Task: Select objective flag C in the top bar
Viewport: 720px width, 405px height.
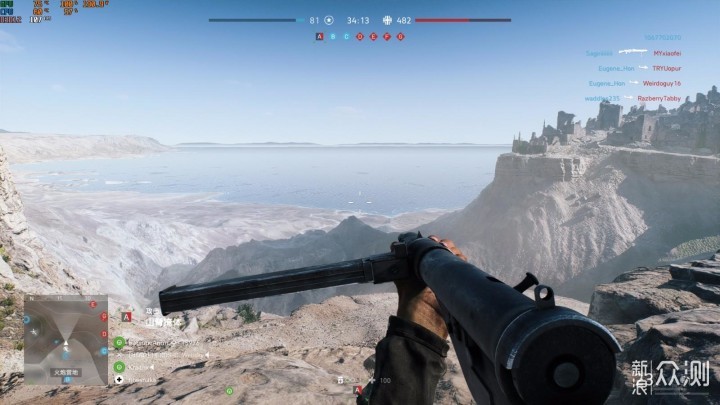Action: (x=347, y=36)
